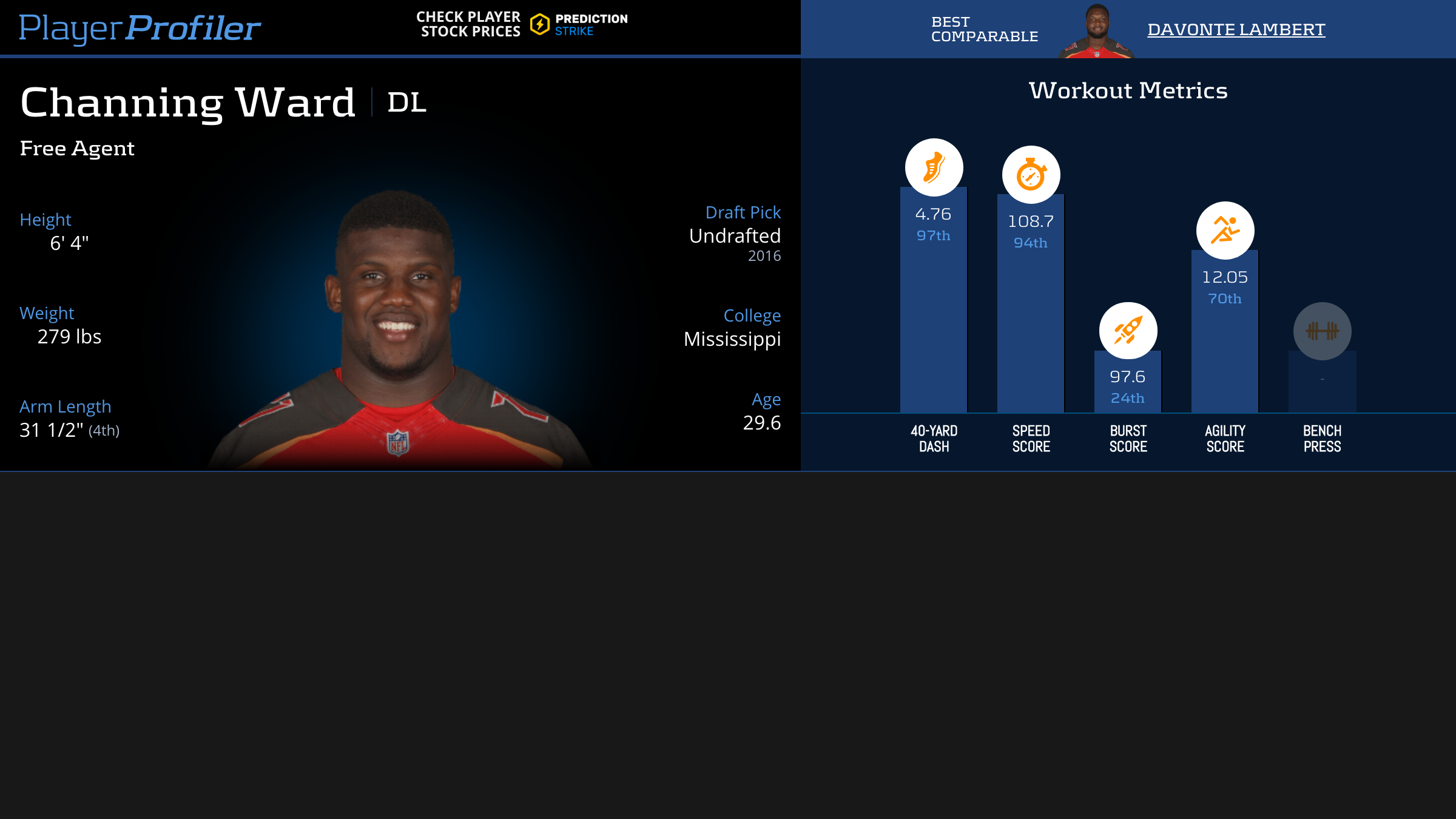Screen dimensions: 1456x819
Task: Select the Bench Press barbell icon
Action: [x=1322, y=331]
